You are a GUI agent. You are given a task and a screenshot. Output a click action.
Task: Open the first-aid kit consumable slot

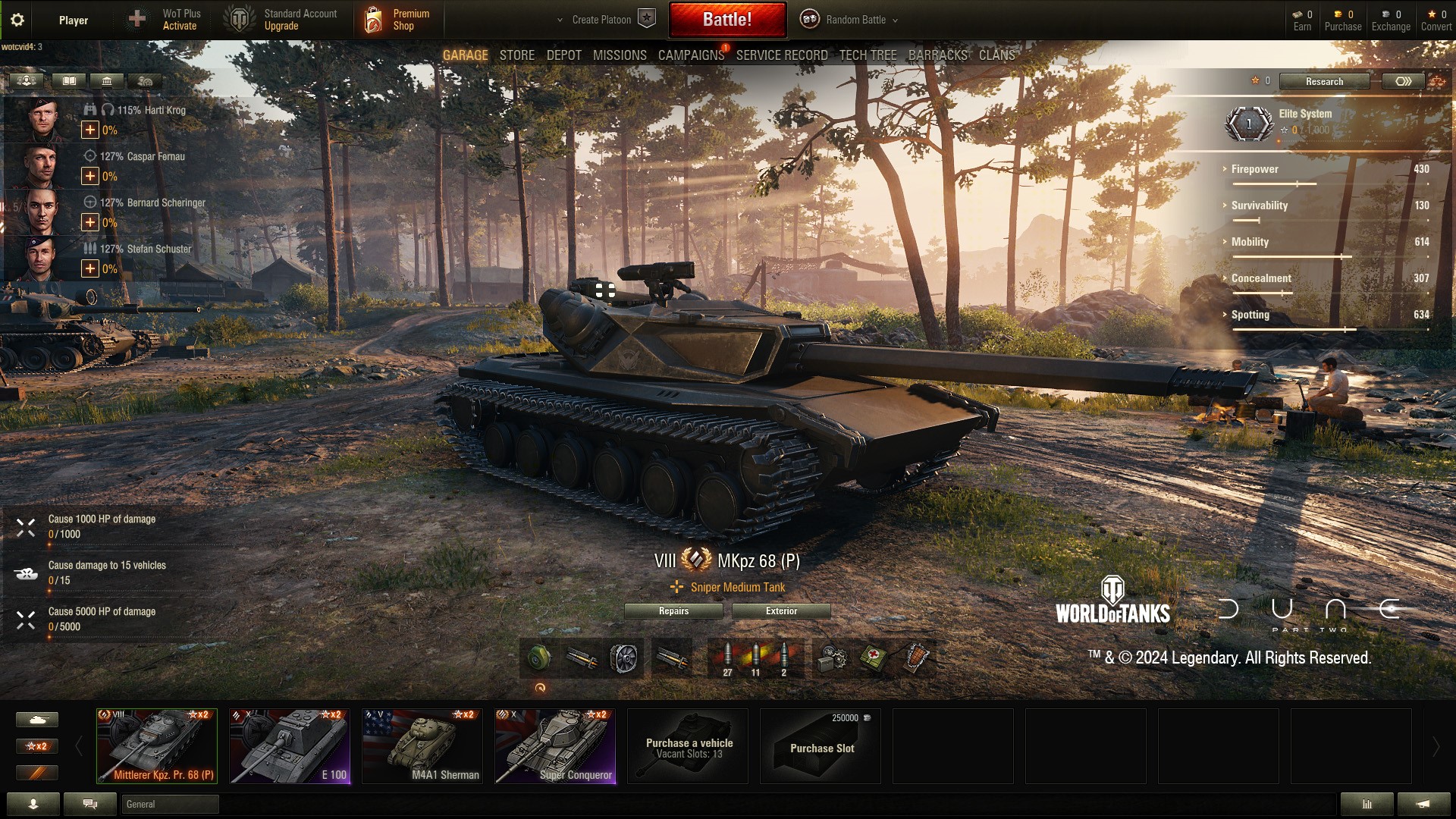click(873, 658)
